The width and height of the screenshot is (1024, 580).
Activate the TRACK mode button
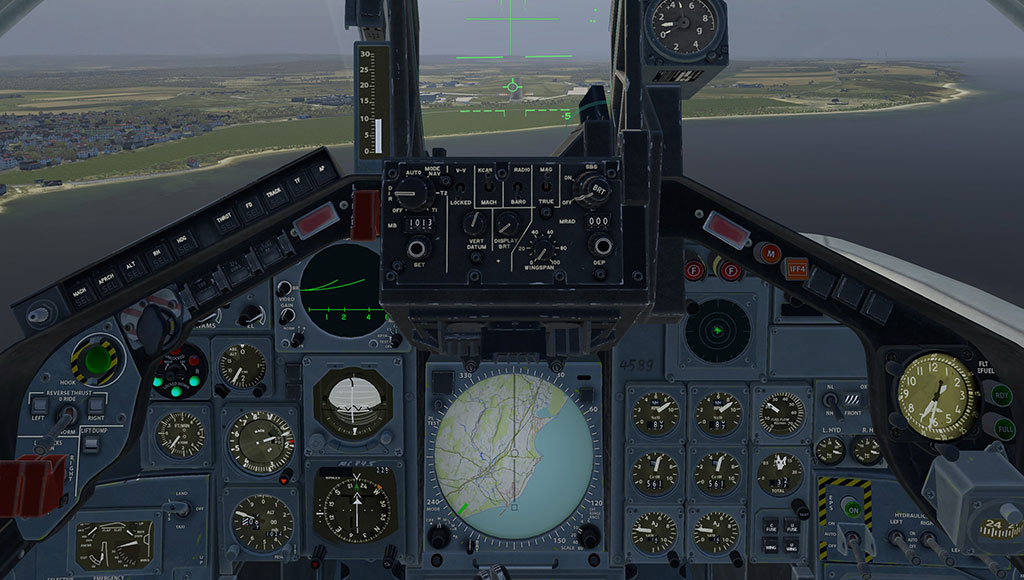[274, 192]
